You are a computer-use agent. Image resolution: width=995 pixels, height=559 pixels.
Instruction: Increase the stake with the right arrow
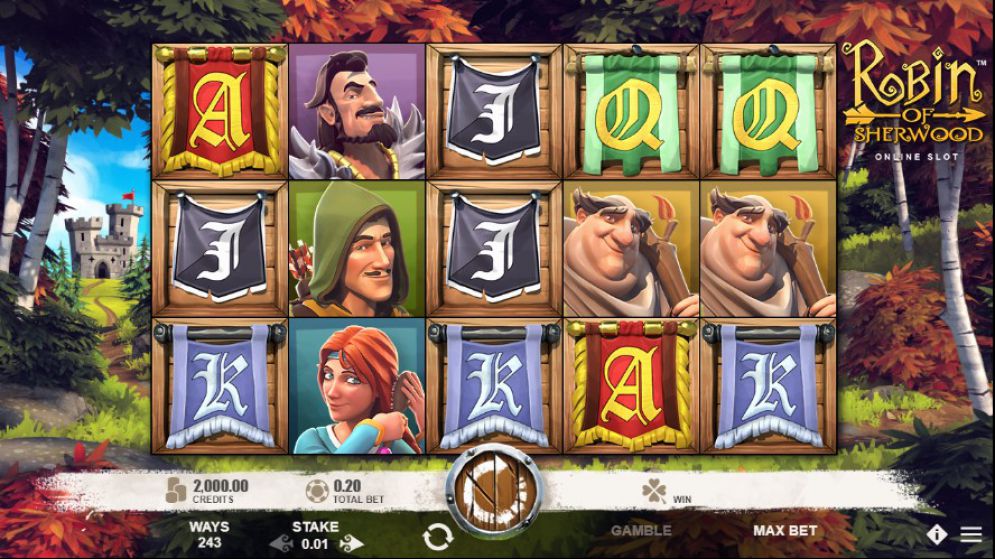pyautogui.click(x=351, y=543)
